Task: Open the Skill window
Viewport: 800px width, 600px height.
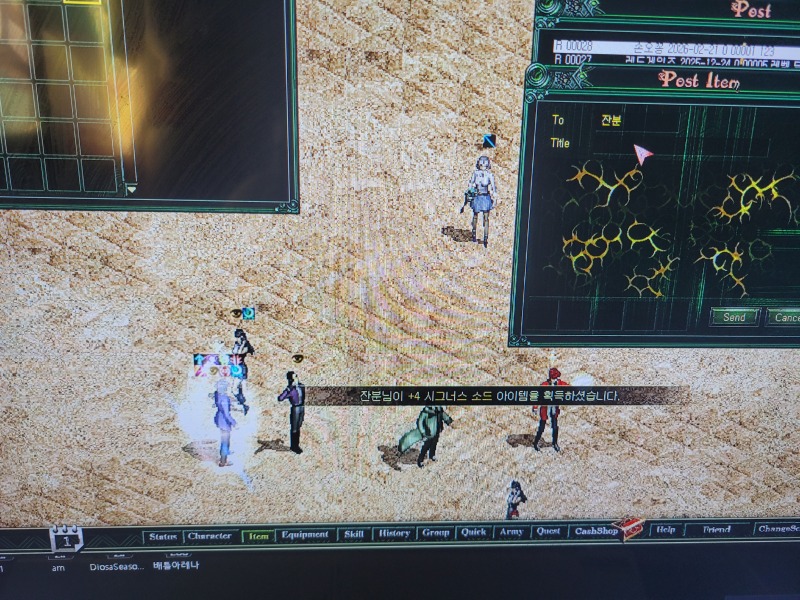Action: [354, 534]
